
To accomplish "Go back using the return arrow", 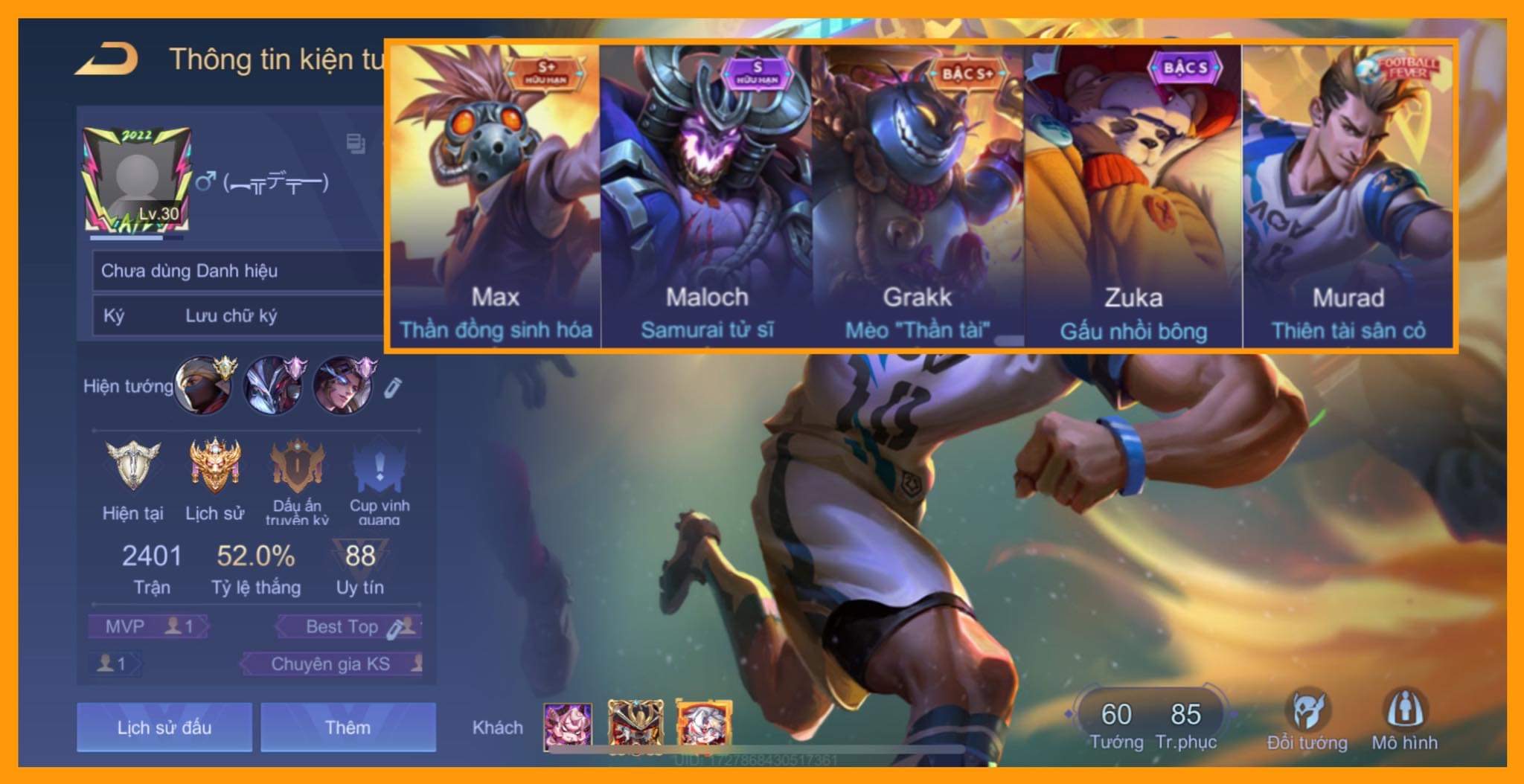I will tap(107, 60).
